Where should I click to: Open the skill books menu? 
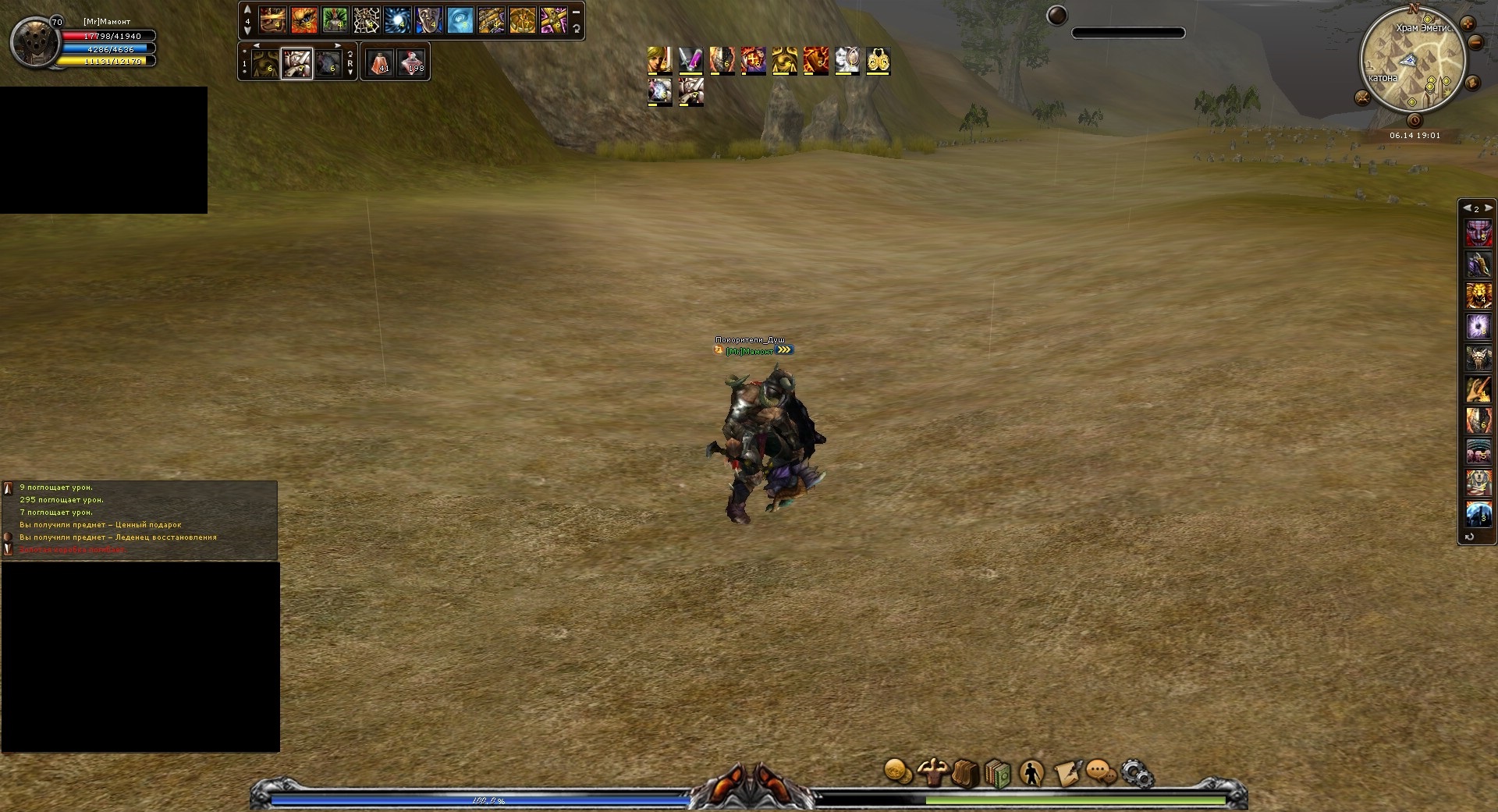coord(998,774)
